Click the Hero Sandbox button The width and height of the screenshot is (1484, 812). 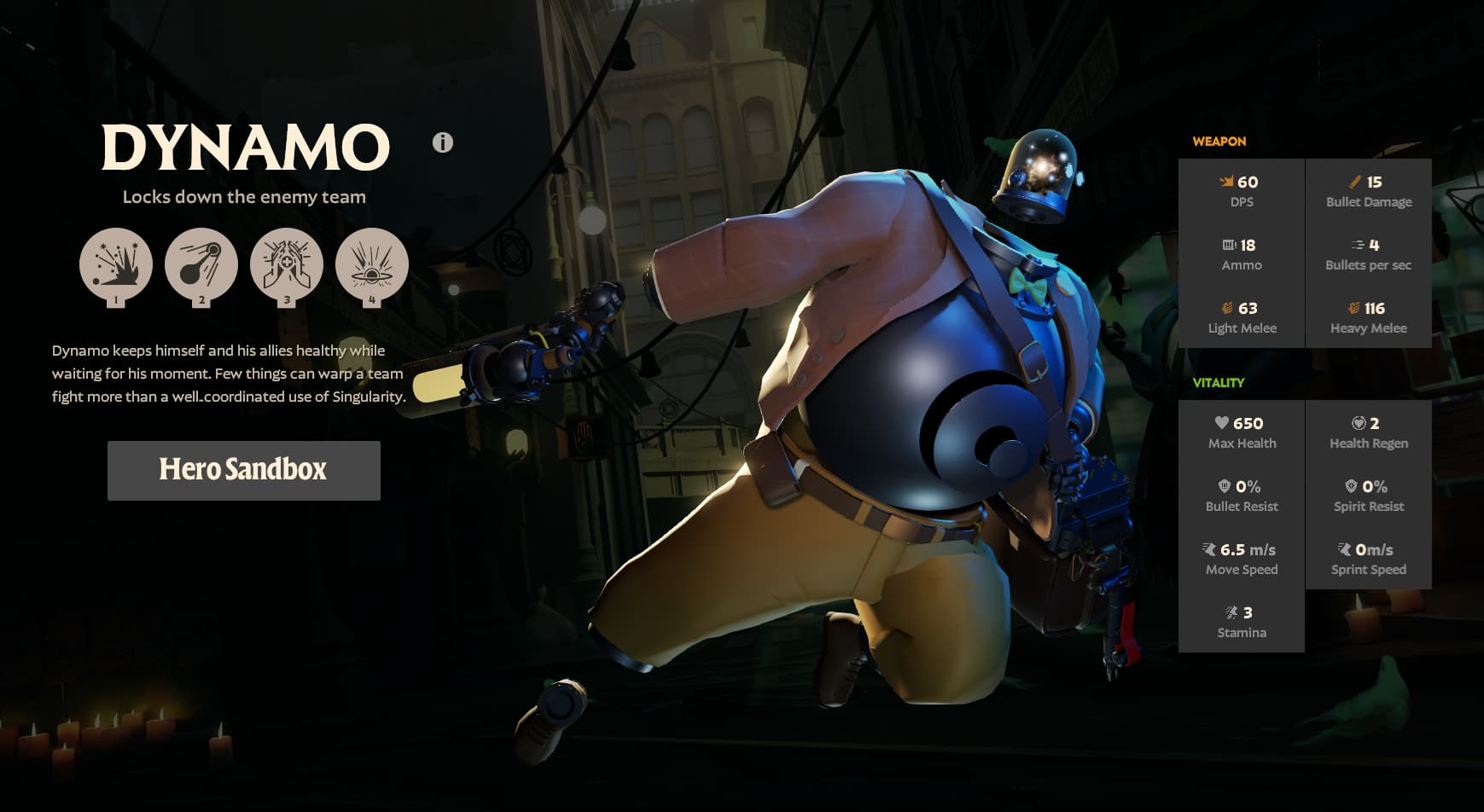pyautogui.click(x=243, y=470)
